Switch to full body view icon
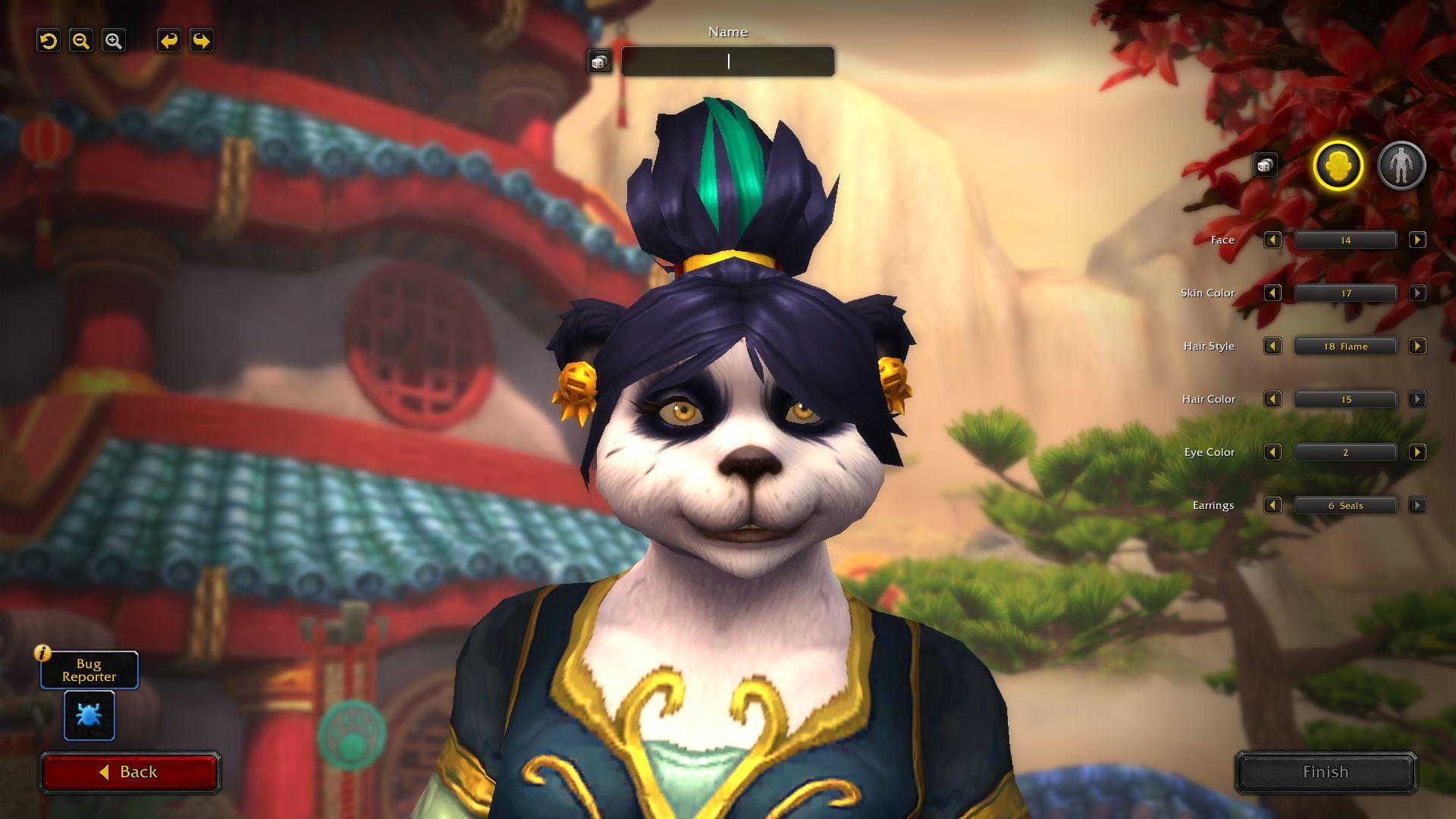The image size is (1456, 819). pos(1402,165)
